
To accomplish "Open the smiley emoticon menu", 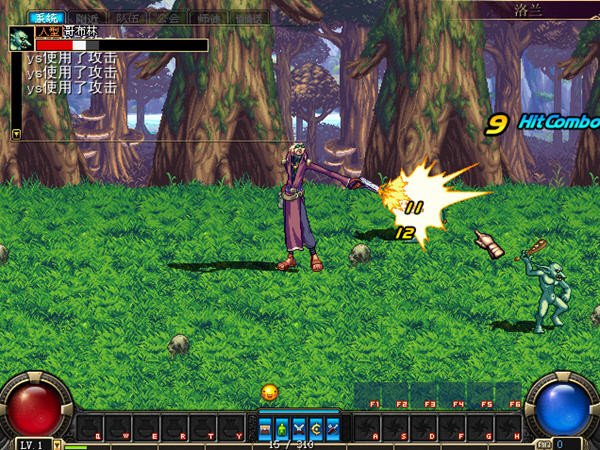I will 269,392.
